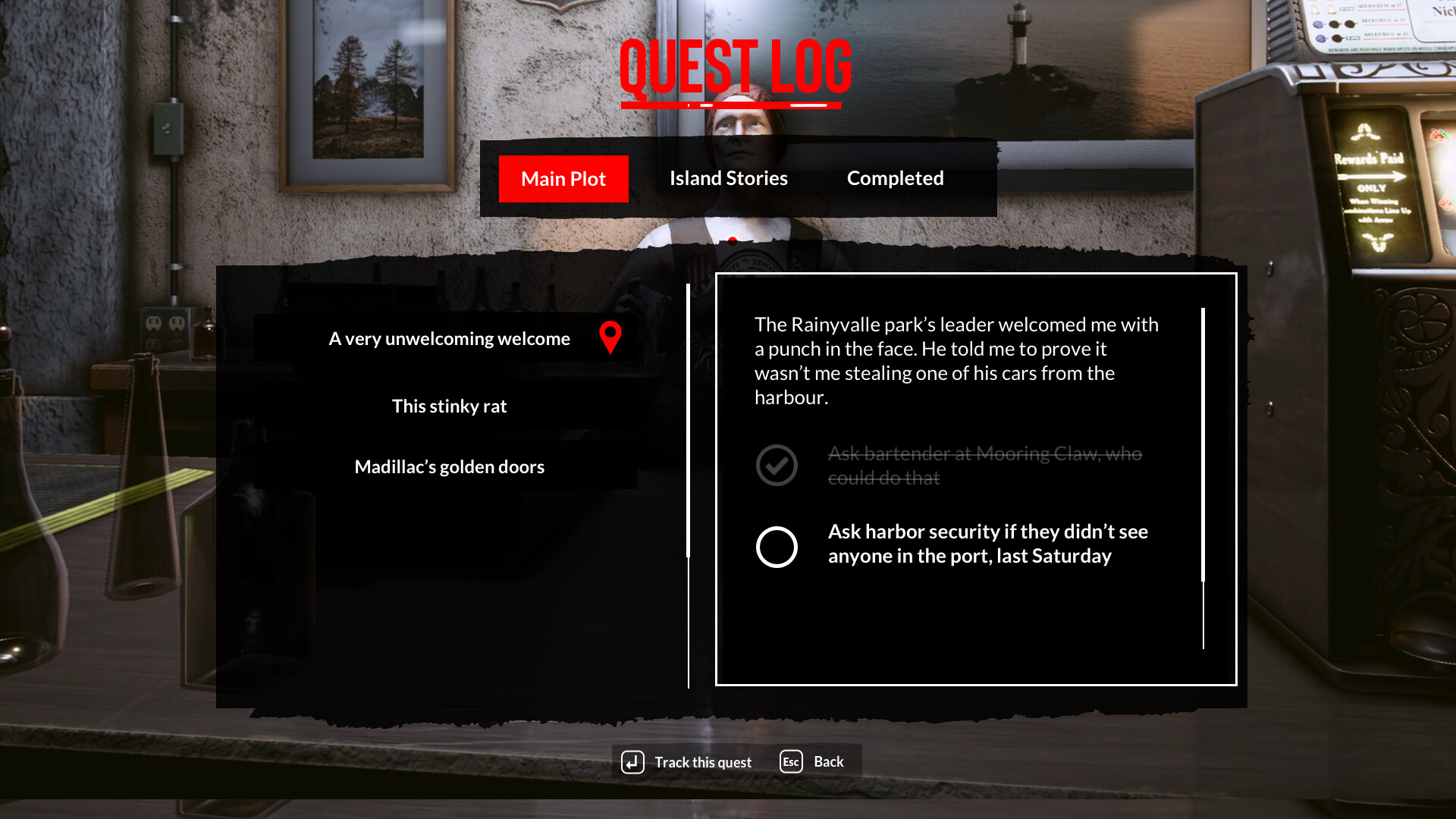Click the Enter key icon next to Track this quest
1456x819 pixels.
point(634,761)
